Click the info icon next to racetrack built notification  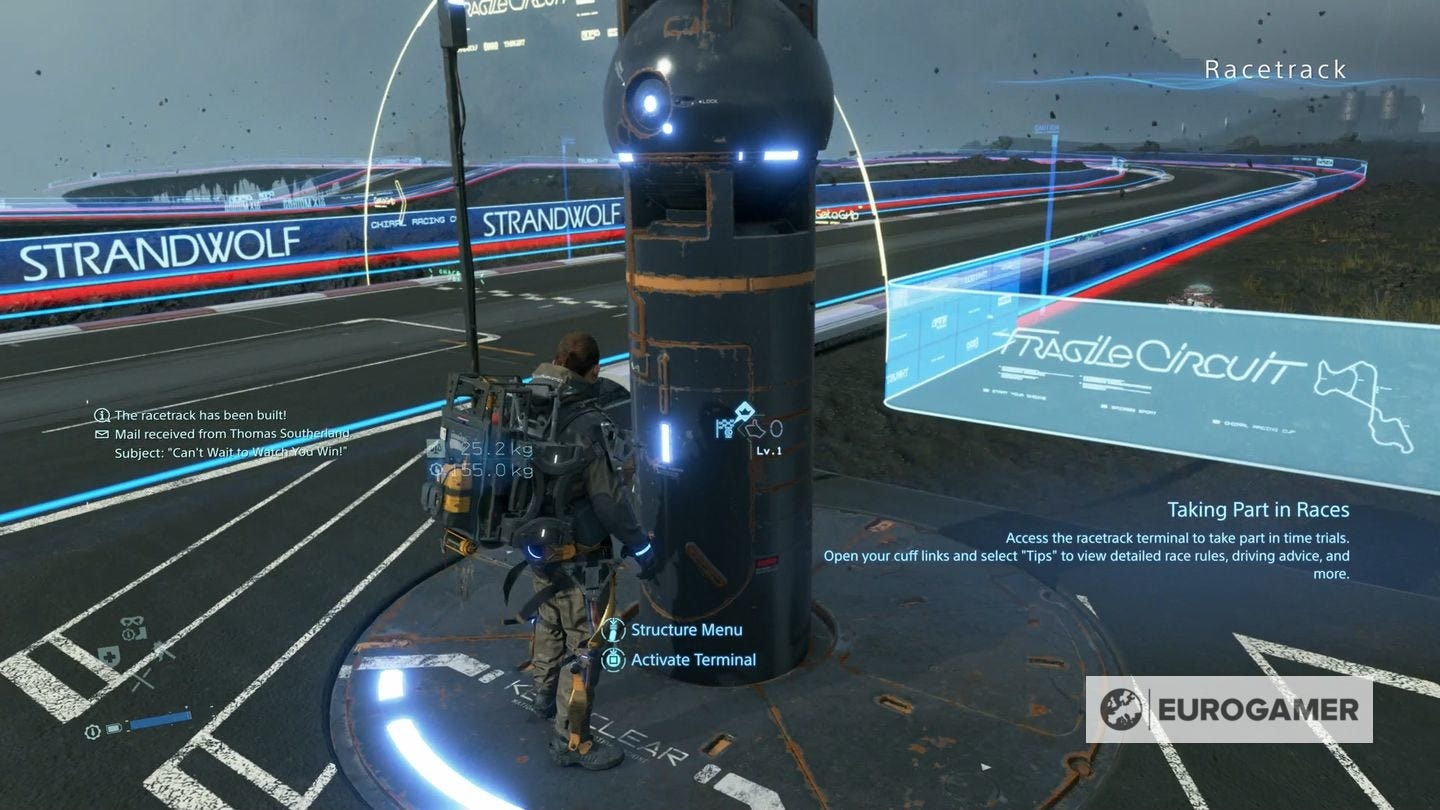coord(100,414)
